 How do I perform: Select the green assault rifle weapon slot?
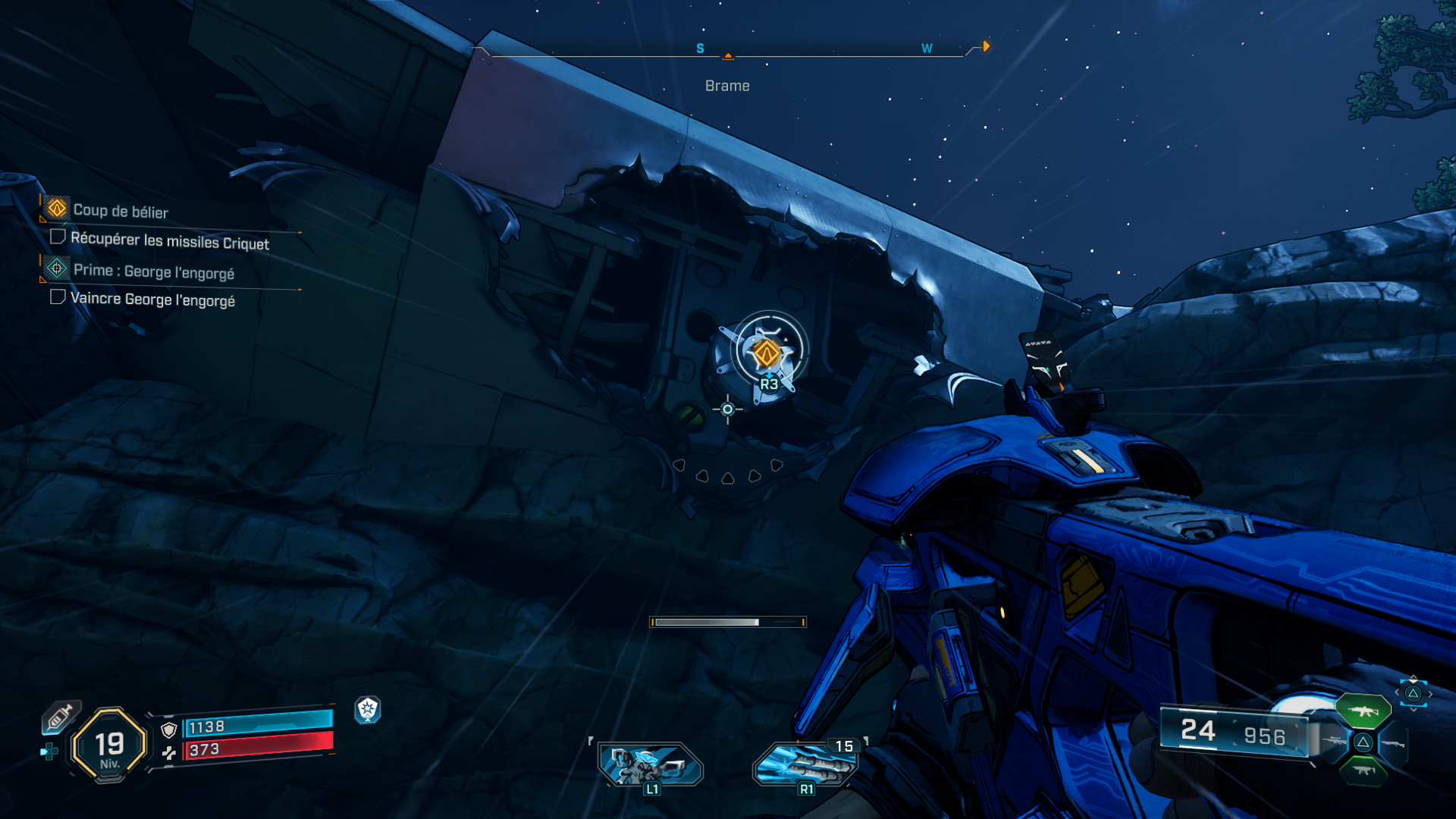[x=1363, y=711]
